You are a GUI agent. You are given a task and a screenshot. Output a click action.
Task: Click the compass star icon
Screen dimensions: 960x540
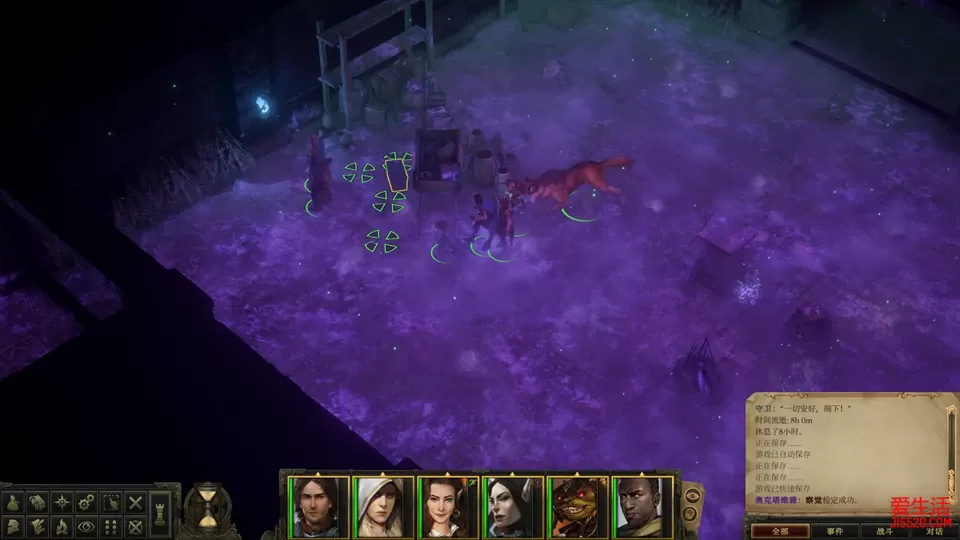62,502
